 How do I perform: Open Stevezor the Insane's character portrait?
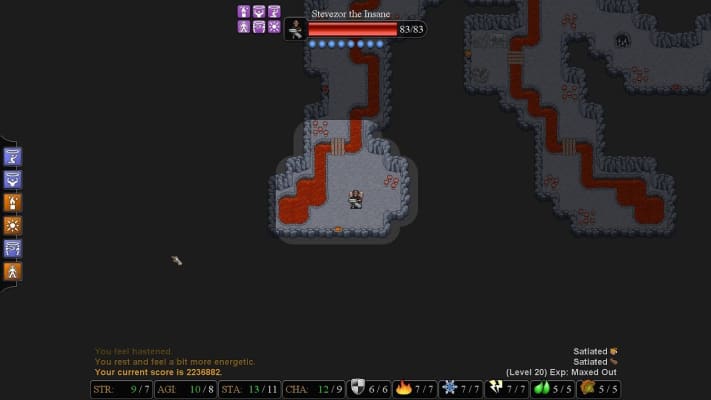pyautogui.click(x=296, y=29)
